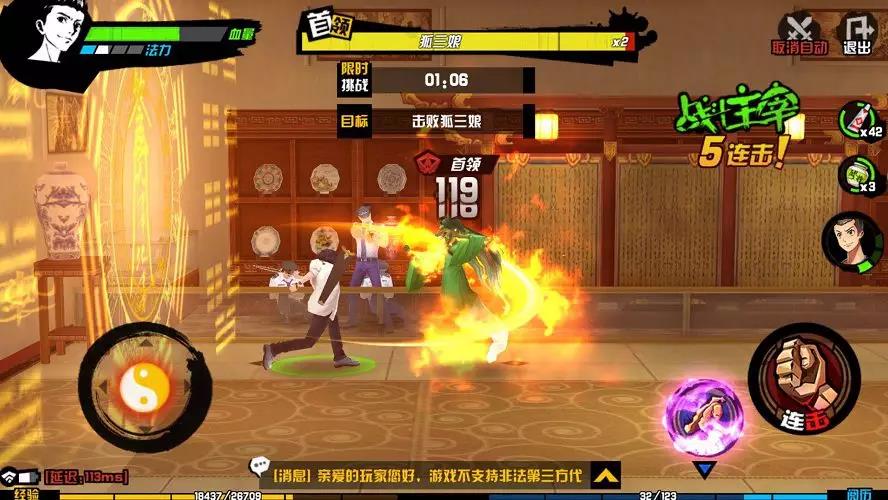Click the blue down arrow below the skill

coord(706,470)
